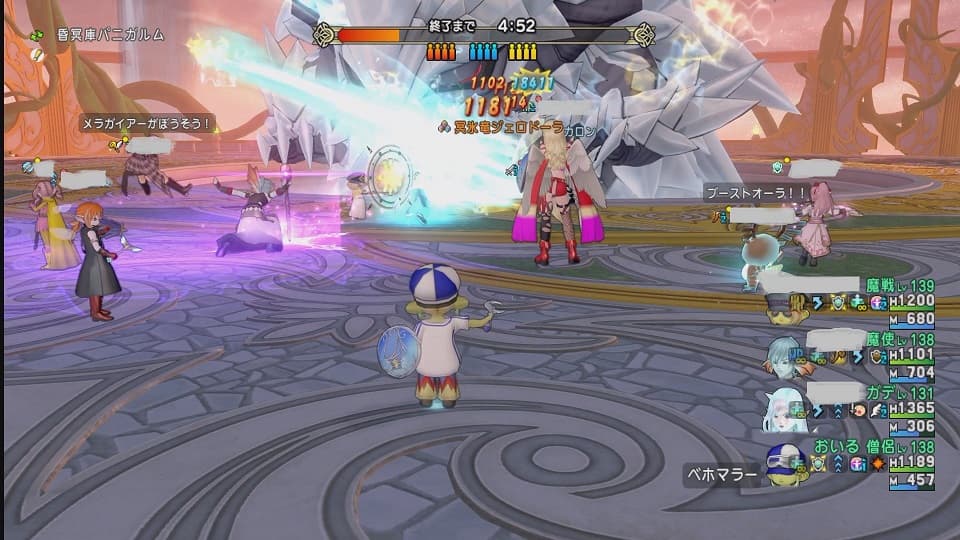Click the orange burst status icon on 僧侶 row
The image size is (960, 540).
coord(877,464)
